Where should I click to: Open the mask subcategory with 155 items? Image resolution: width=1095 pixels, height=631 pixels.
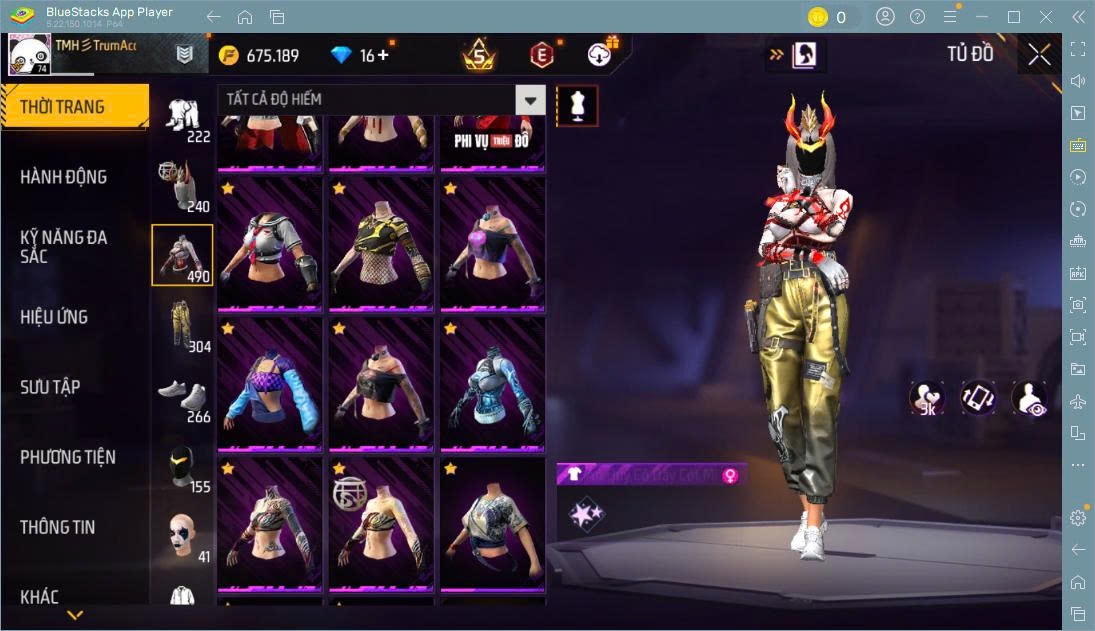183,465
